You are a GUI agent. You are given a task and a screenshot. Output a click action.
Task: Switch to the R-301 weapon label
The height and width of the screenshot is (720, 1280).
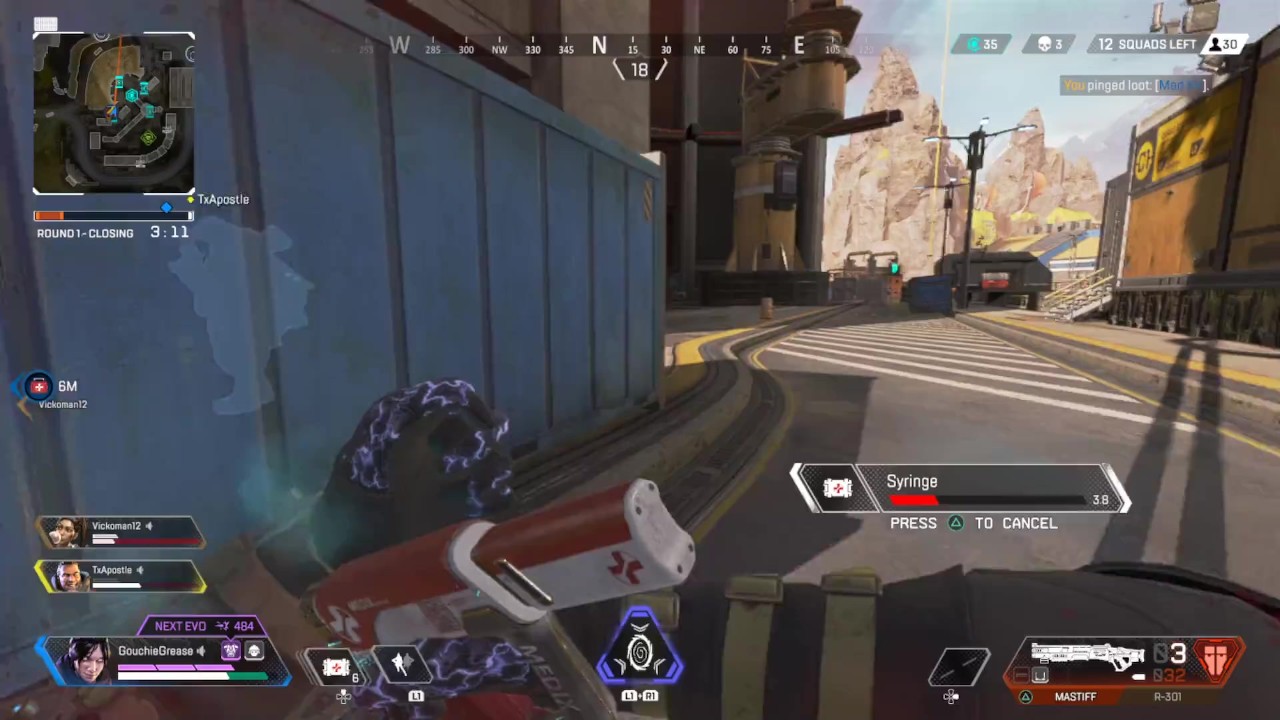(x=1168, y=696)
